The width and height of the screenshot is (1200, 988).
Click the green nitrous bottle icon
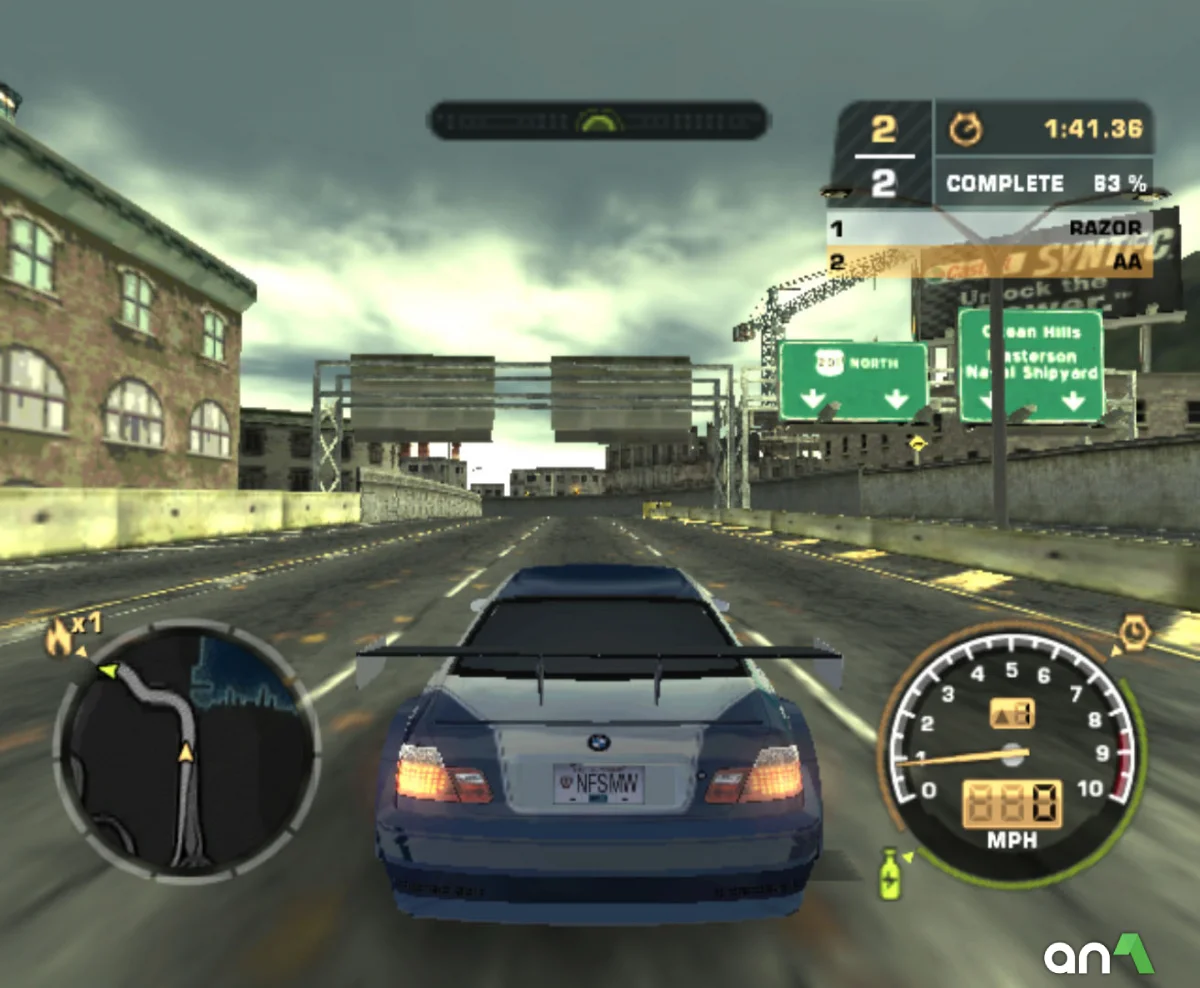889,873
